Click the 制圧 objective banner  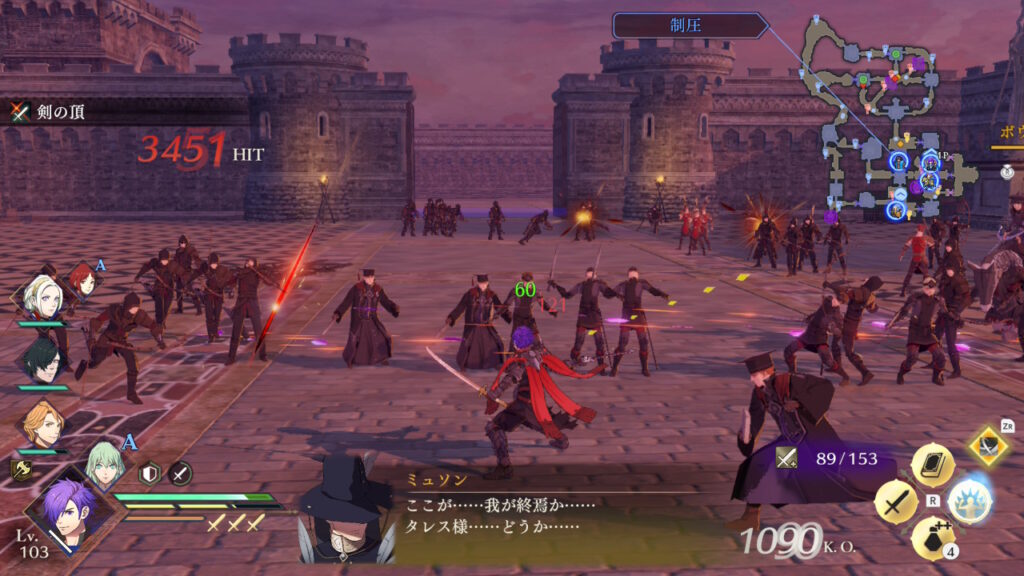point(690,26)
